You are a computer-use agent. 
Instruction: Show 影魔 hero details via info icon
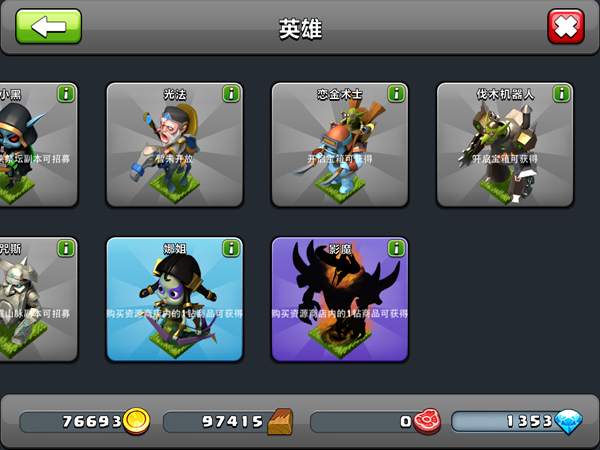(x=396, y=249)
